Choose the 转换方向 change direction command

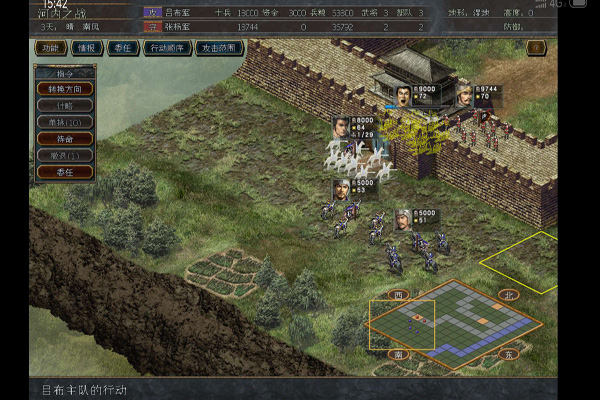tap(64, 88)
